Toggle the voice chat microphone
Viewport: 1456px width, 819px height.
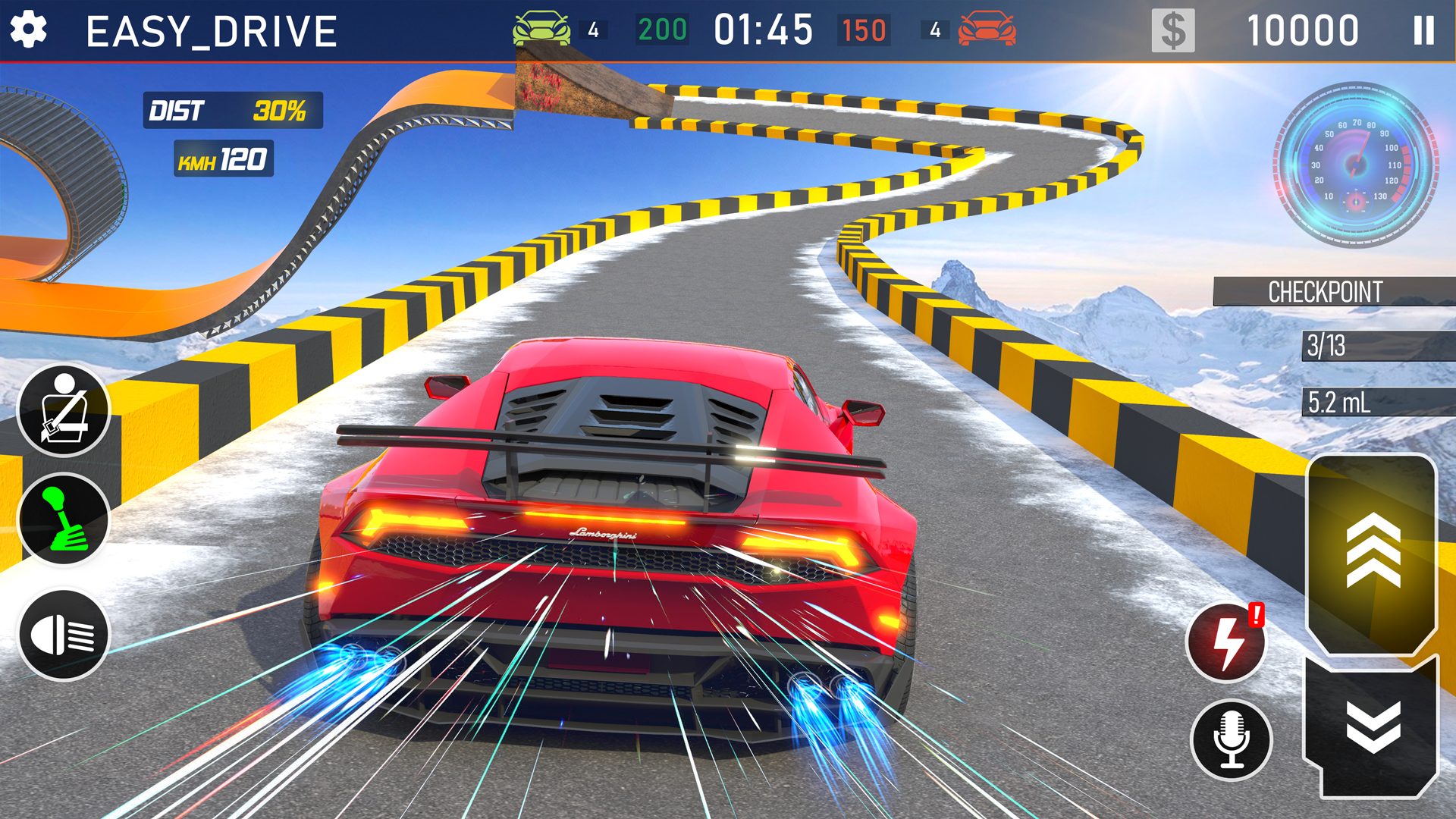point(1233,740)
